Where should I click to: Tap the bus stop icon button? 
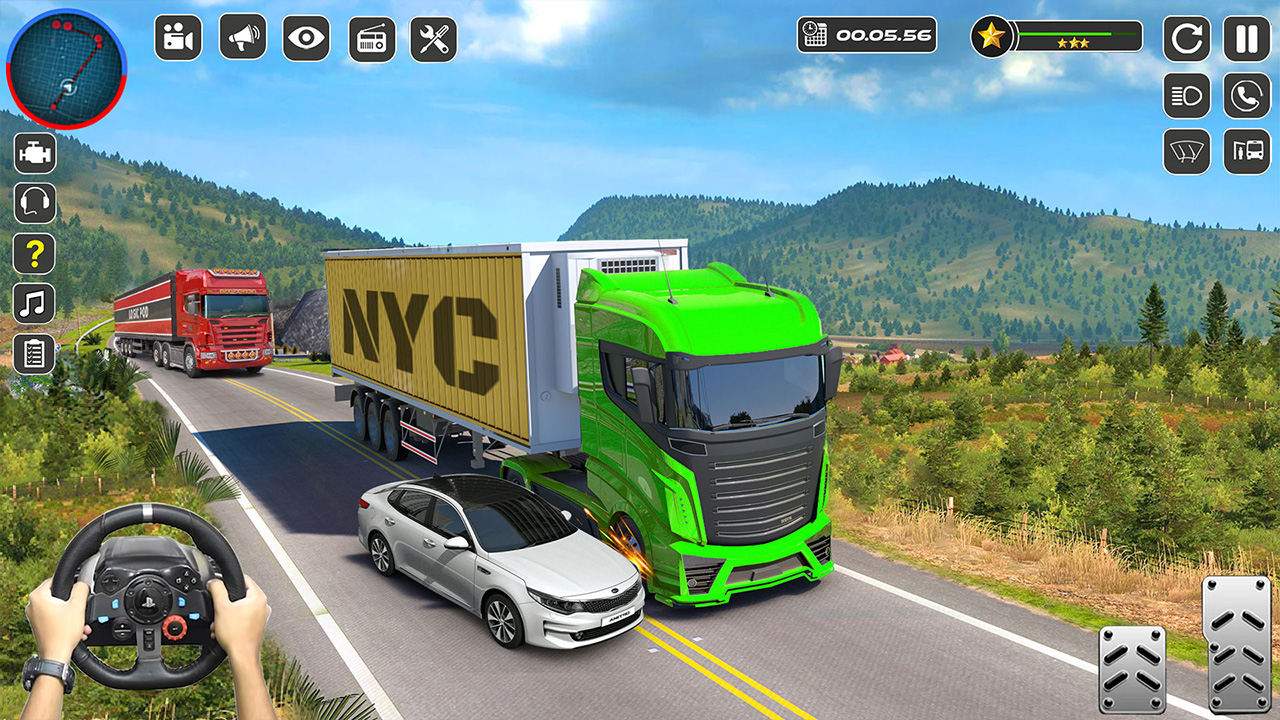tap(1246, 152)
